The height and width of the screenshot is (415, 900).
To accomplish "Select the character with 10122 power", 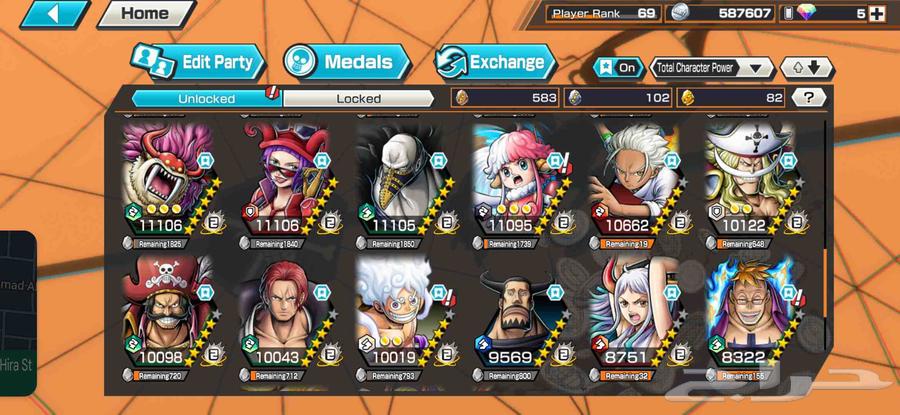I will (752, 180).
